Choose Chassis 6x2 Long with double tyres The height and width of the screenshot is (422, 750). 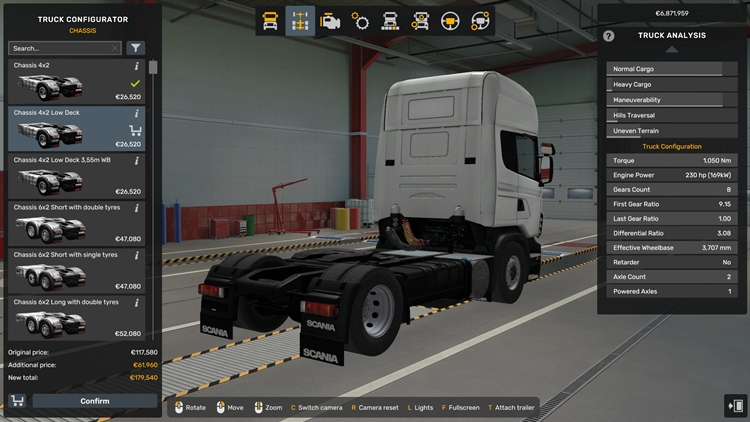(x=77, y=317)
